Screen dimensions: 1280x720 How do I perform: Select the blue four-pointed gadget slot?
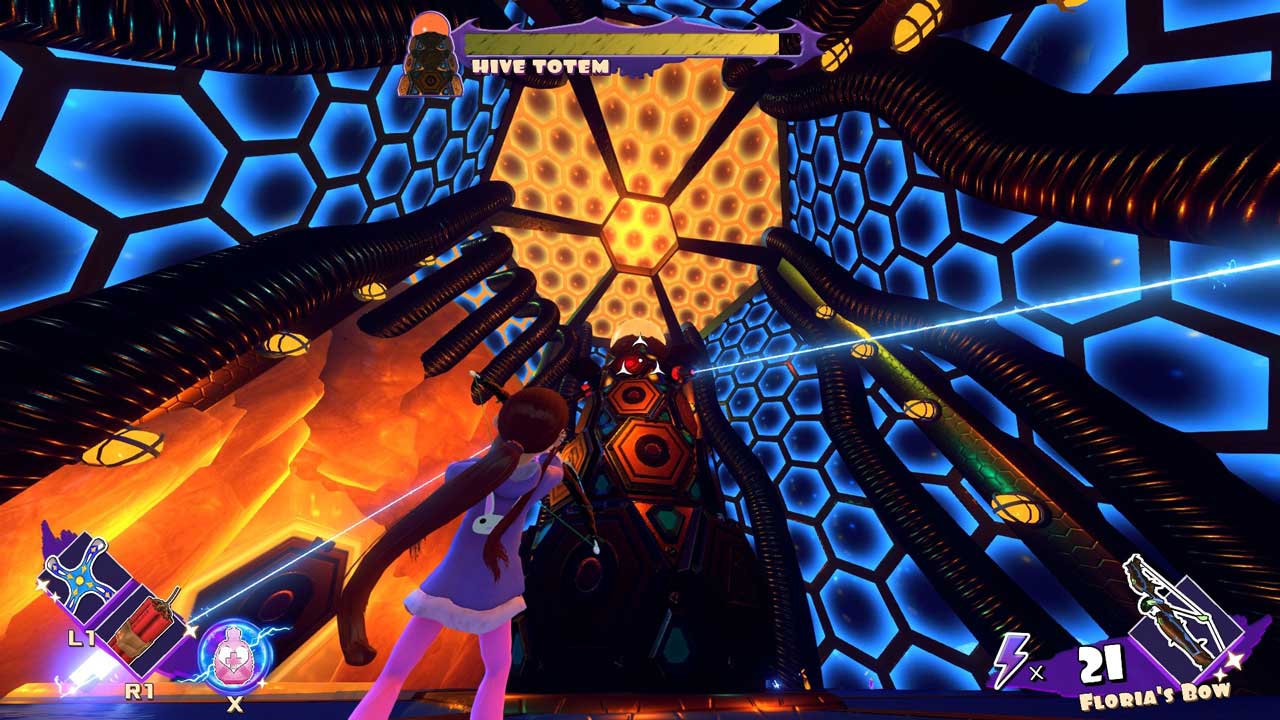pyautogui.click(x=80, y=582)
